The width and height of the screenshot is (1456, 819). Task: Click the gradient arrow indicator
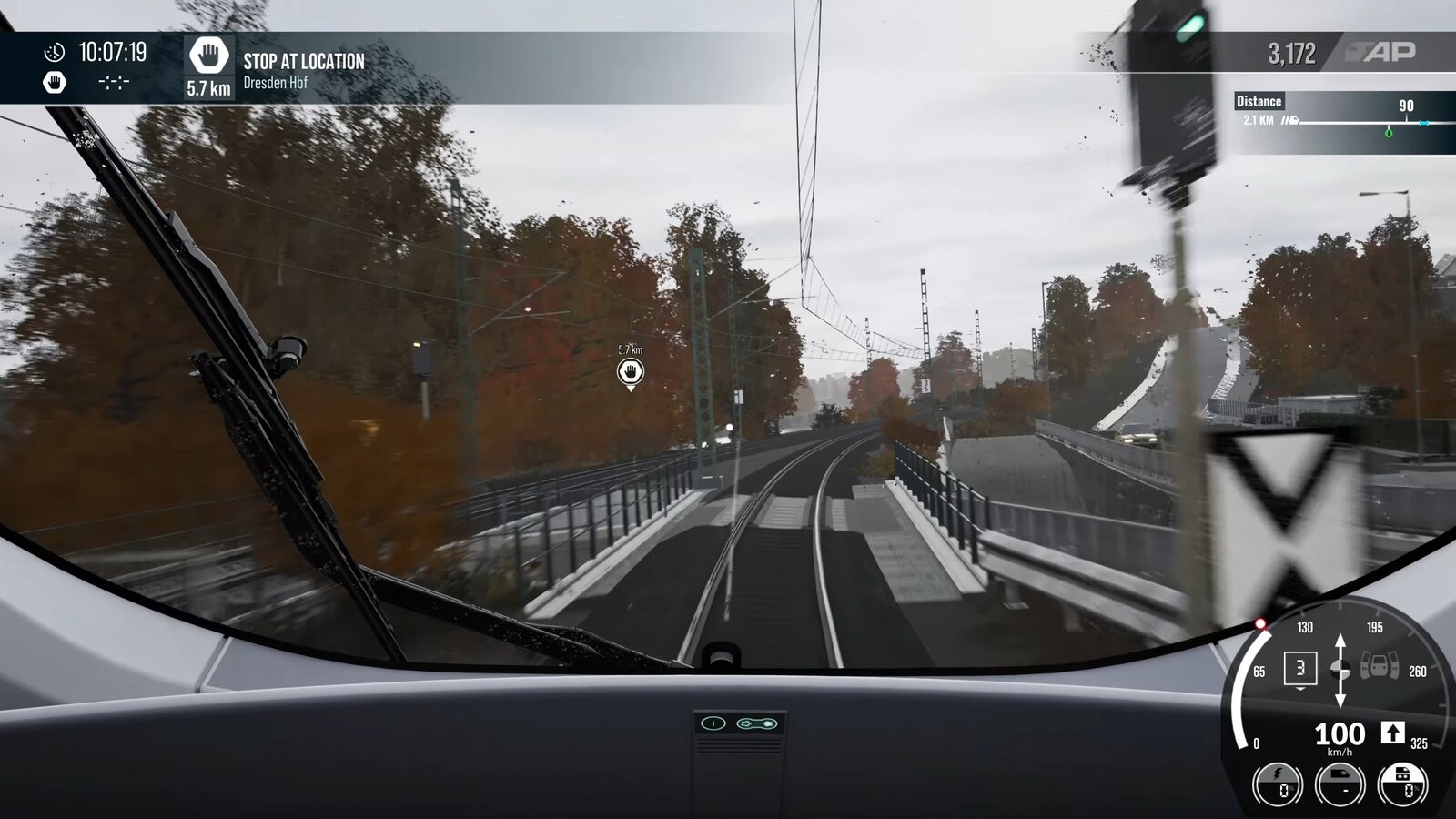1340,671
